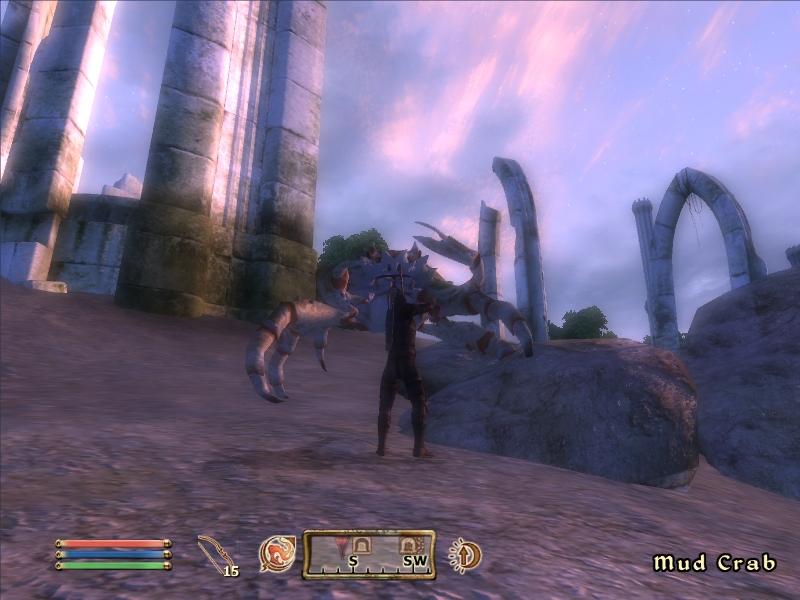Image resolution: width=800 pixels, height=600 pixels.
Task: Click the equipped spell icon beside the compass
Action: tap(277, 553)
